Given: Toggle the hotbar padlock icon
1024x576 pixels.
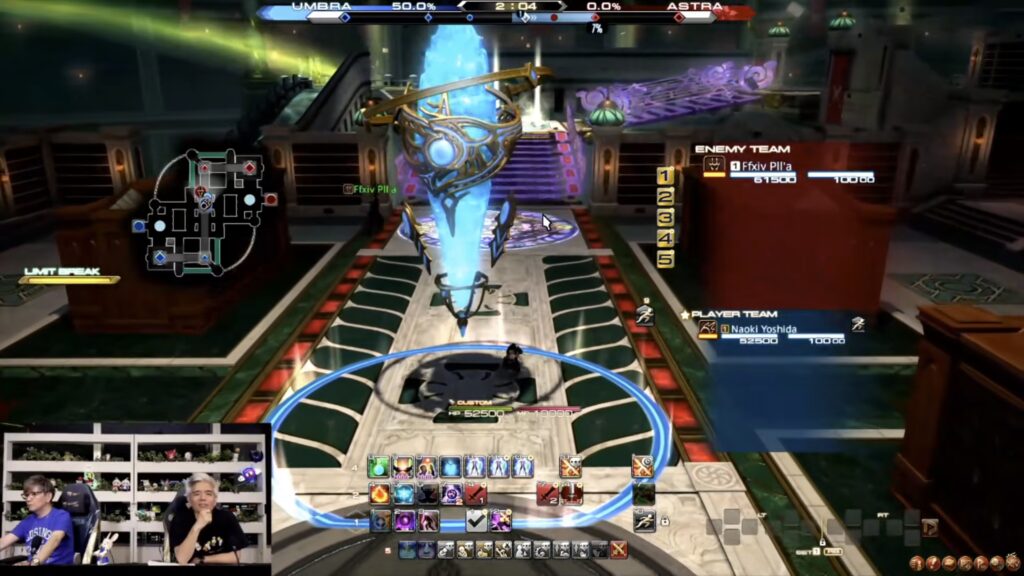Looking at the screenshot, I should 665,522.
